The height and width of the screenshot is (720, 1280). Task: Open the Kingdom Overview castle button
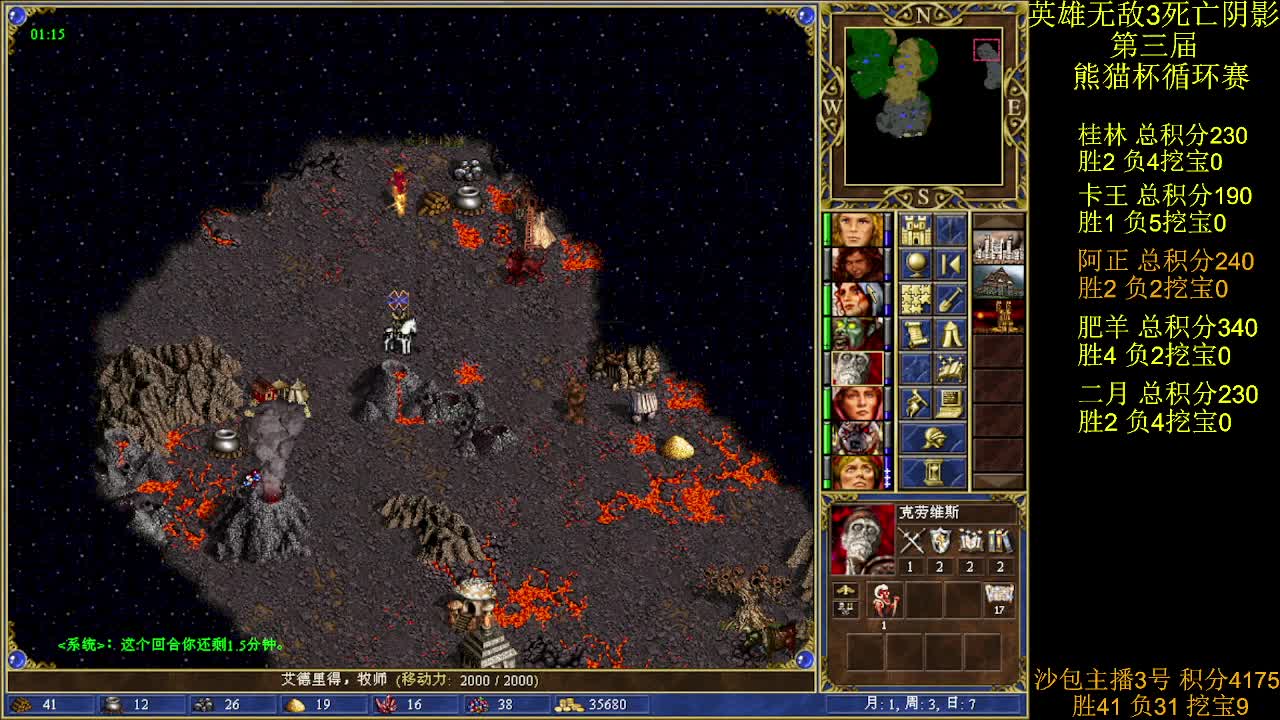pos(916,231)
